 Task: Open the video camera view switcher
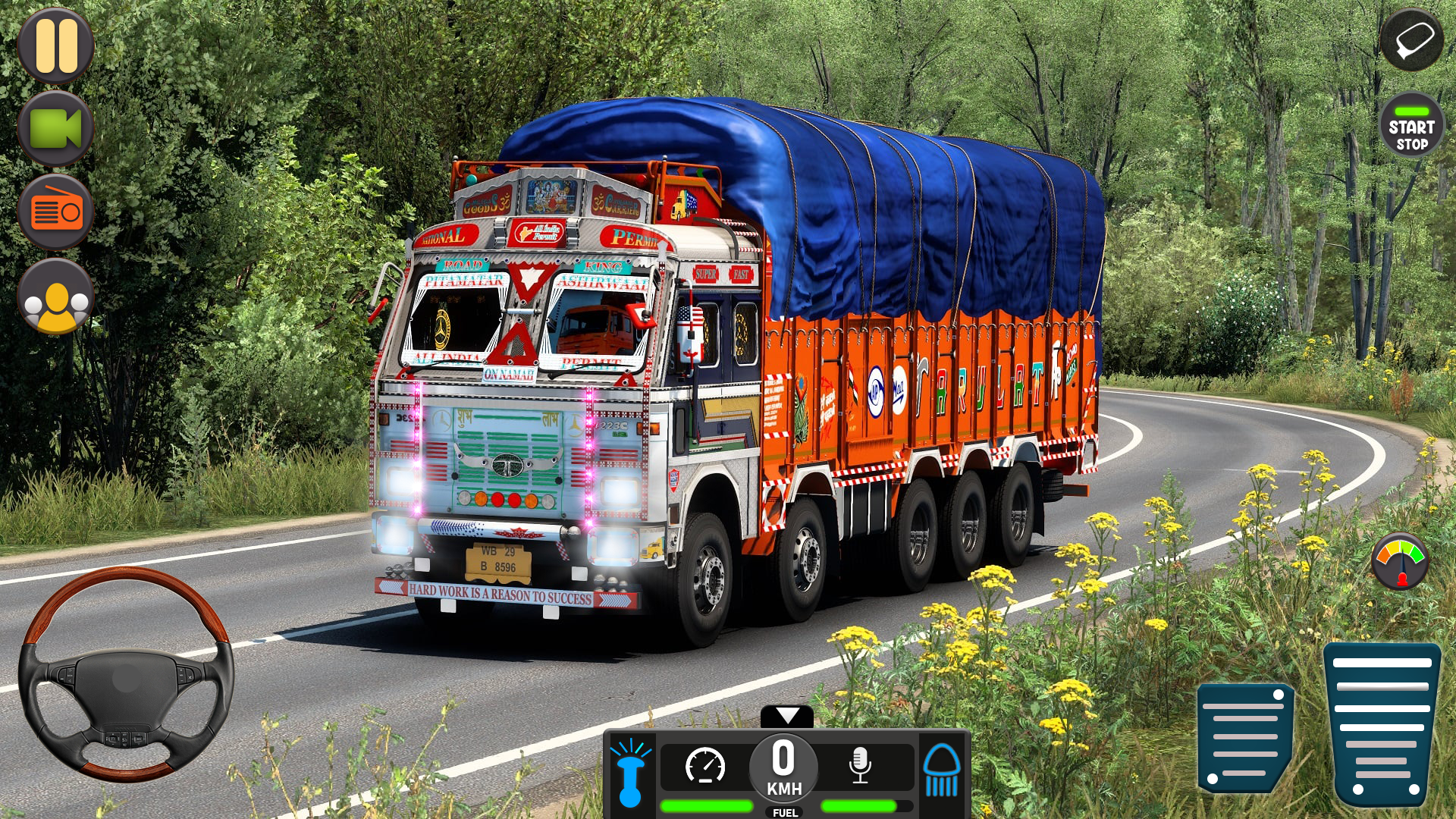click(x=56, y=129)
